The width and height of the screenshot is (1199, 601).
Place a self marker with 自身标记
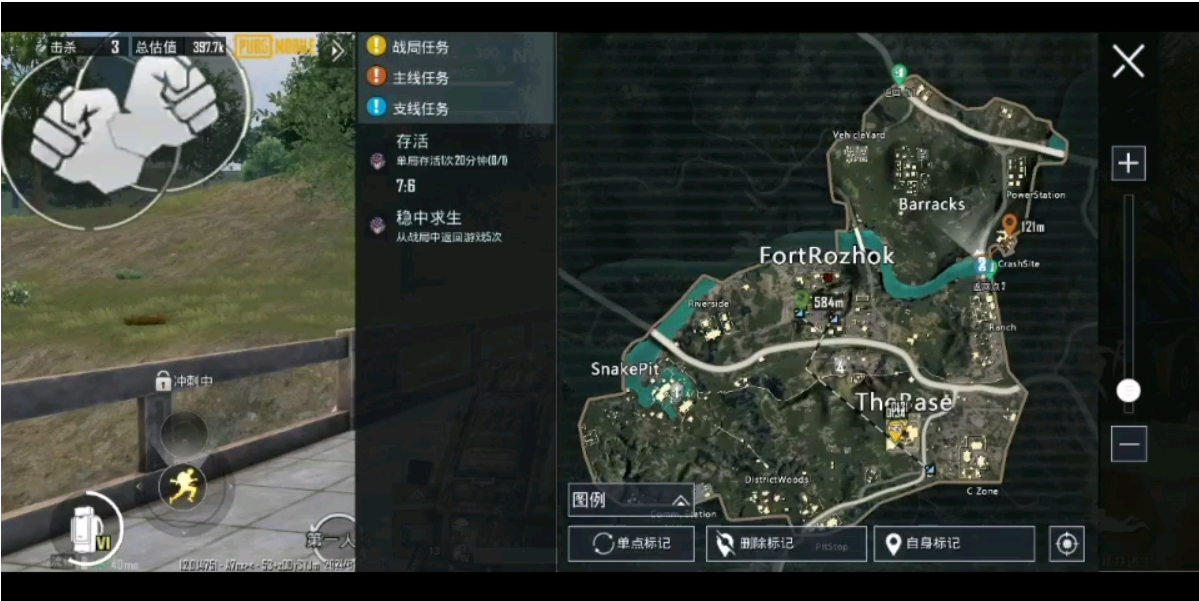pyautogui.click(x=953, y=544)
